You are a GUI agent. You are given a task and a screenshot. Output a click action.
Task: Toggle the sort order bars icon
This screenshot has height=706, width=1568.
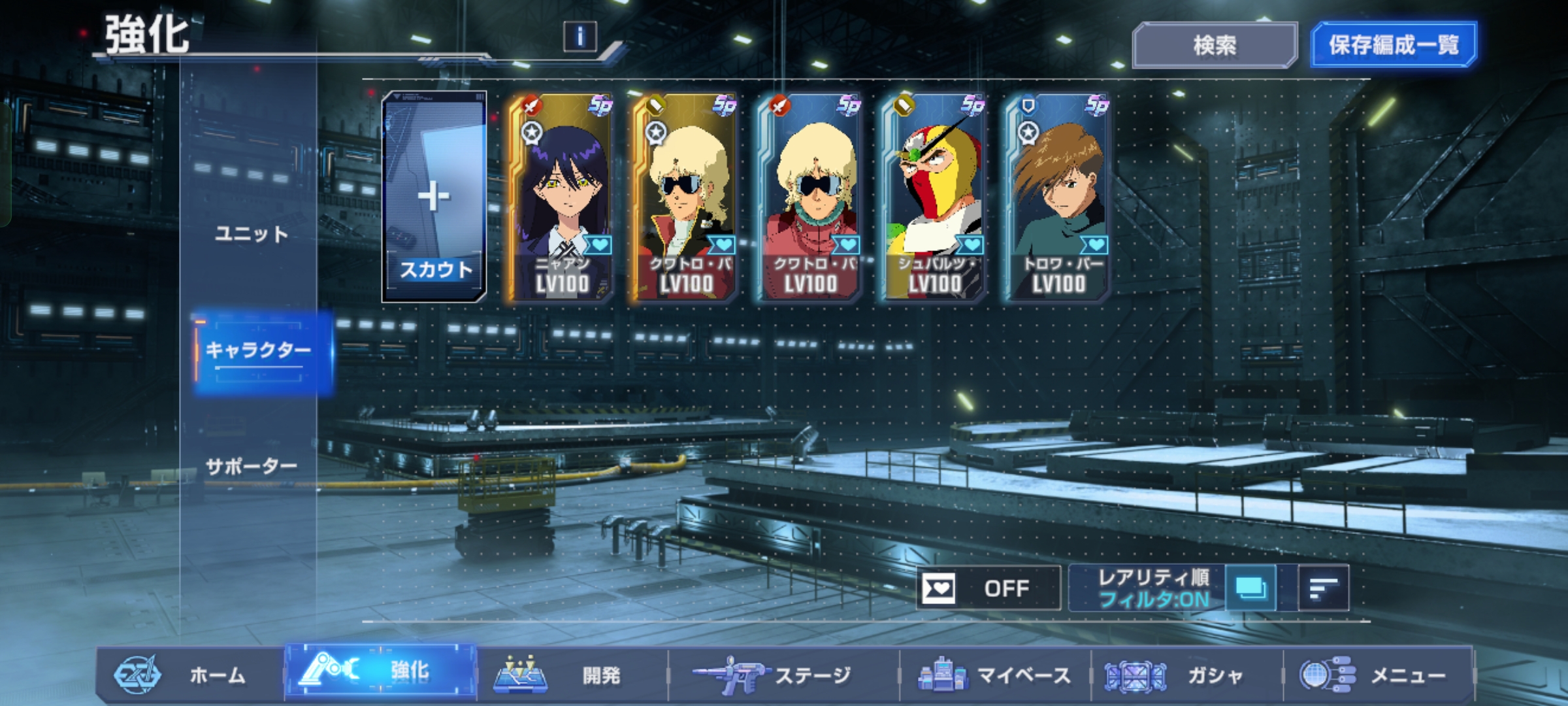click(1323, 588)
